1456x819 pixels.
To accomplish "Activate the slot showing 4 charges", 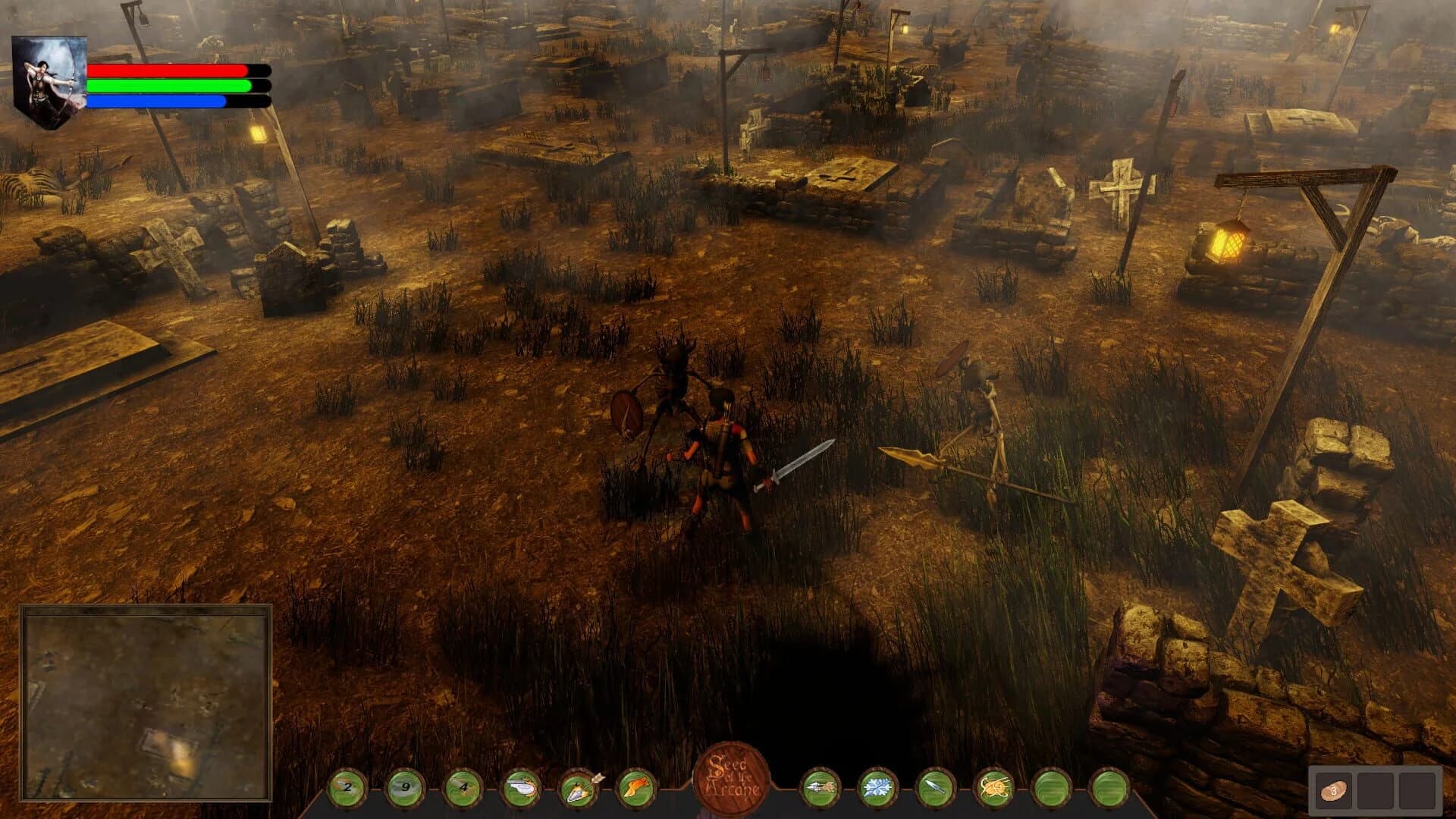I will (463, 789).
